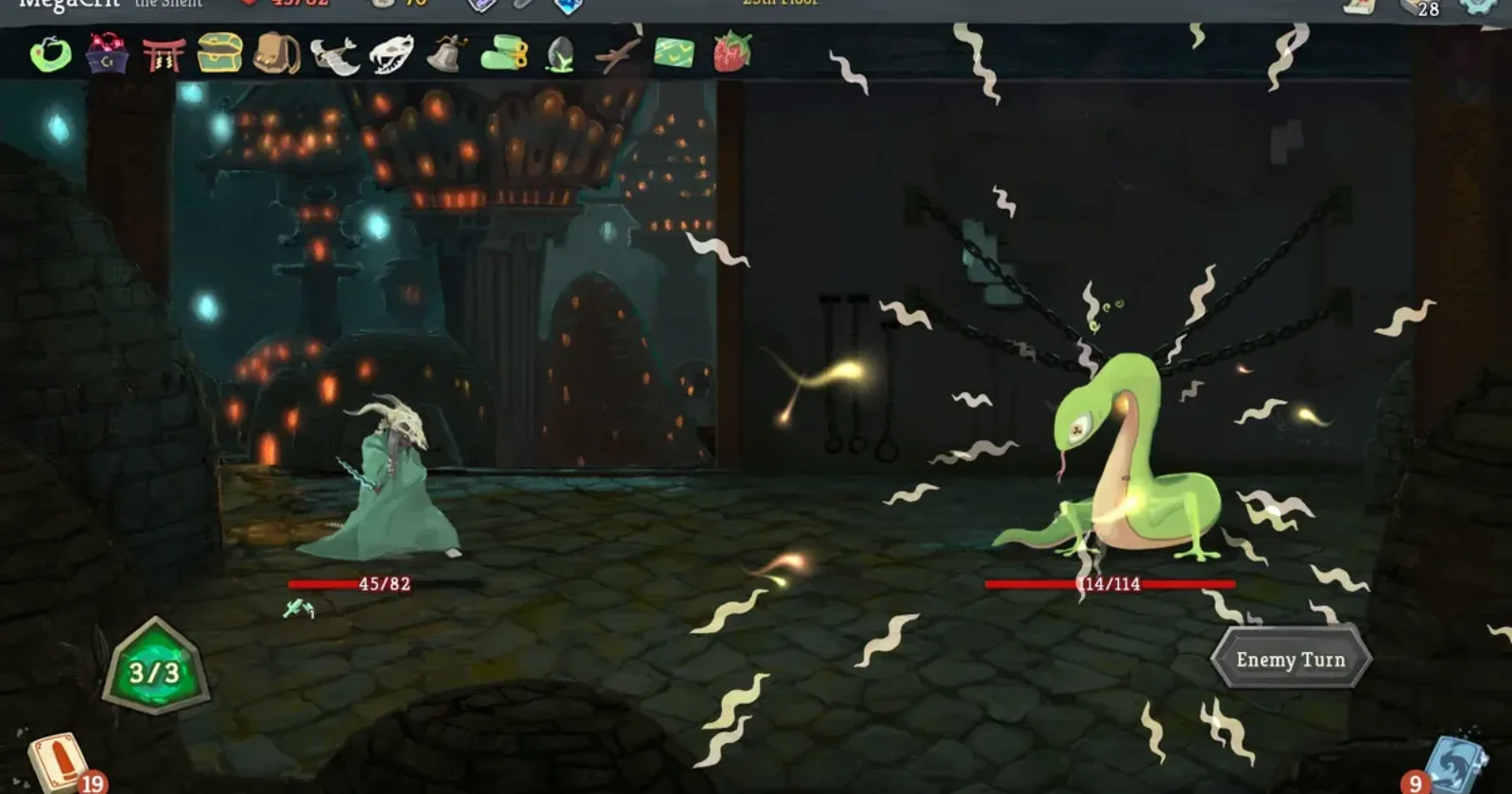
Task: Inspect the grey bell relic
Action: [x=447, y=54]
